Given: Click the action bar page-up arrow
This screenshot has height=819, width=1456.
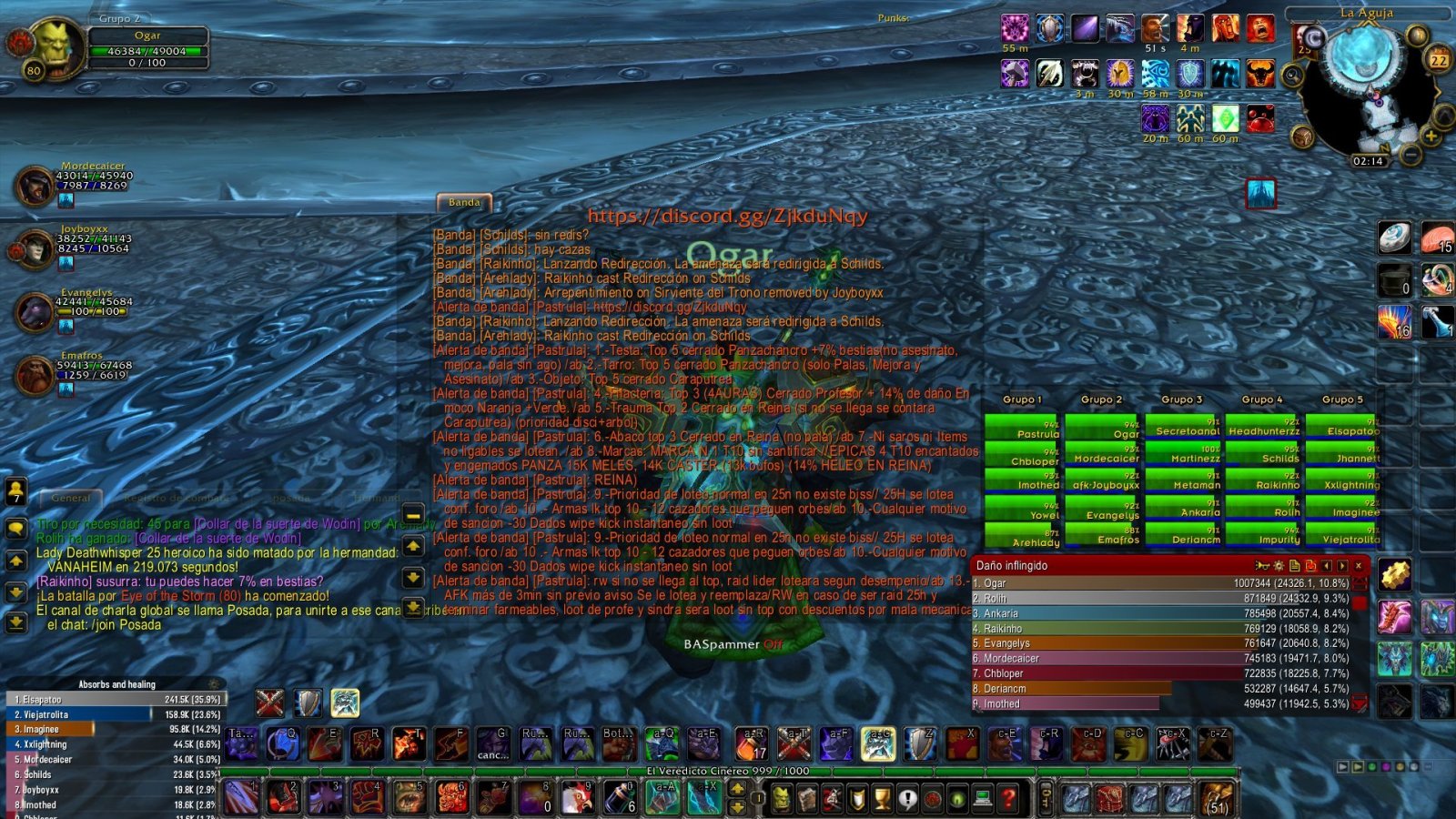Looking at the screenshot, I should coord(737,788).
